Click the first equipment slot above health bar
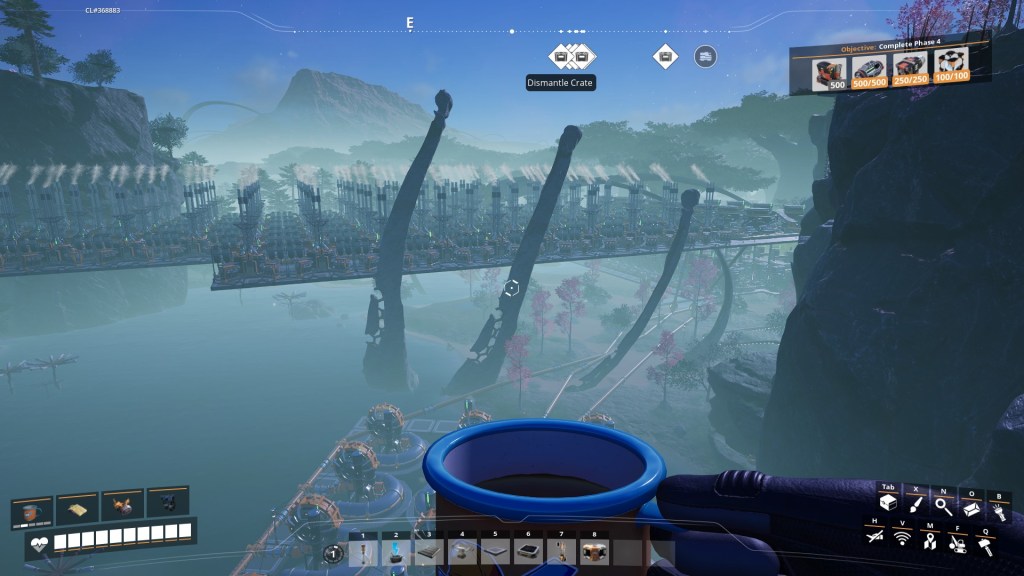The width and height of the screenshot is (1024, 576). coord(32,510)
